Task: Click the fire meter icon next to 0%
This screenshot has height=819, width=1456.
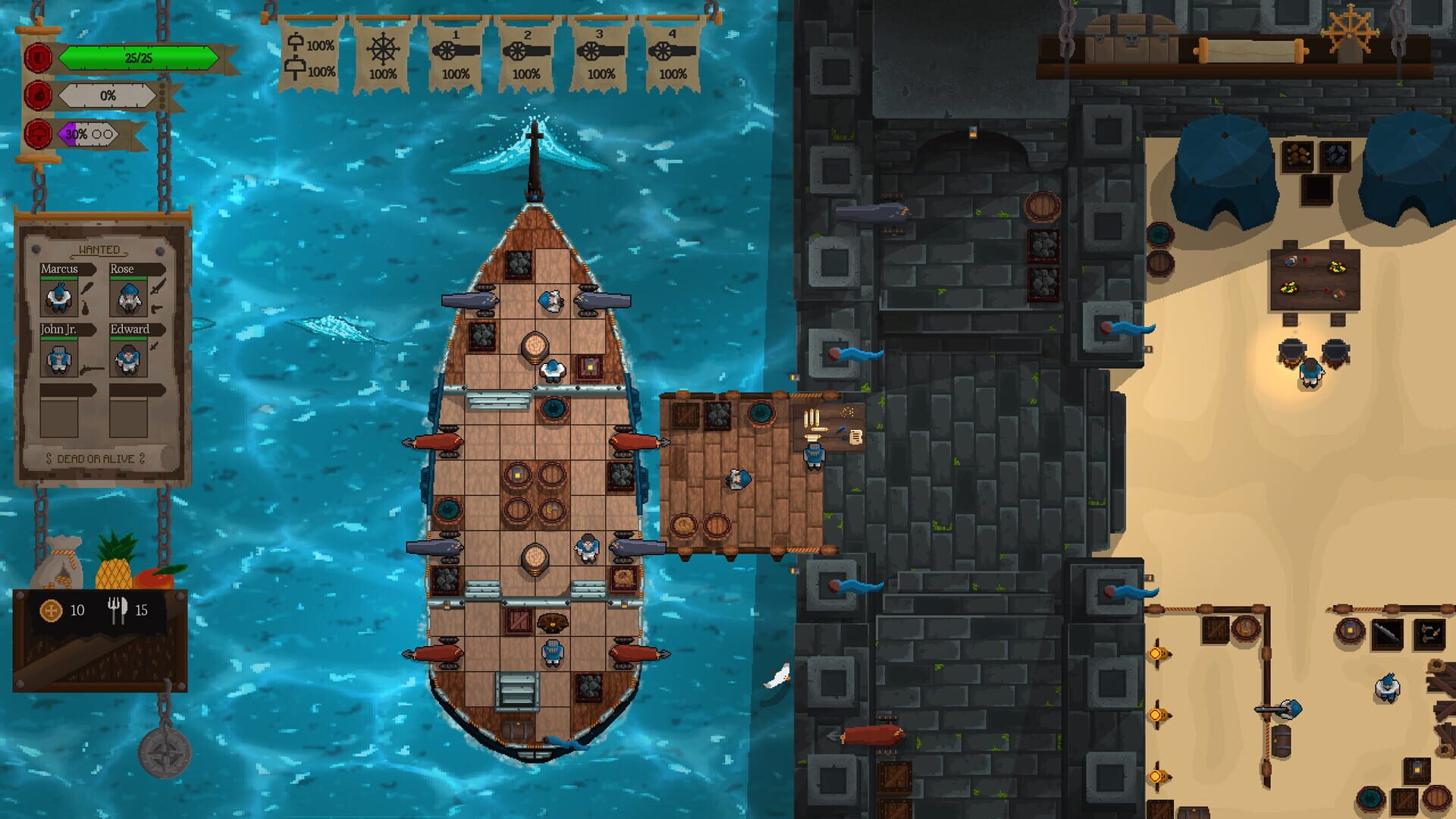Action: [36, 96]
